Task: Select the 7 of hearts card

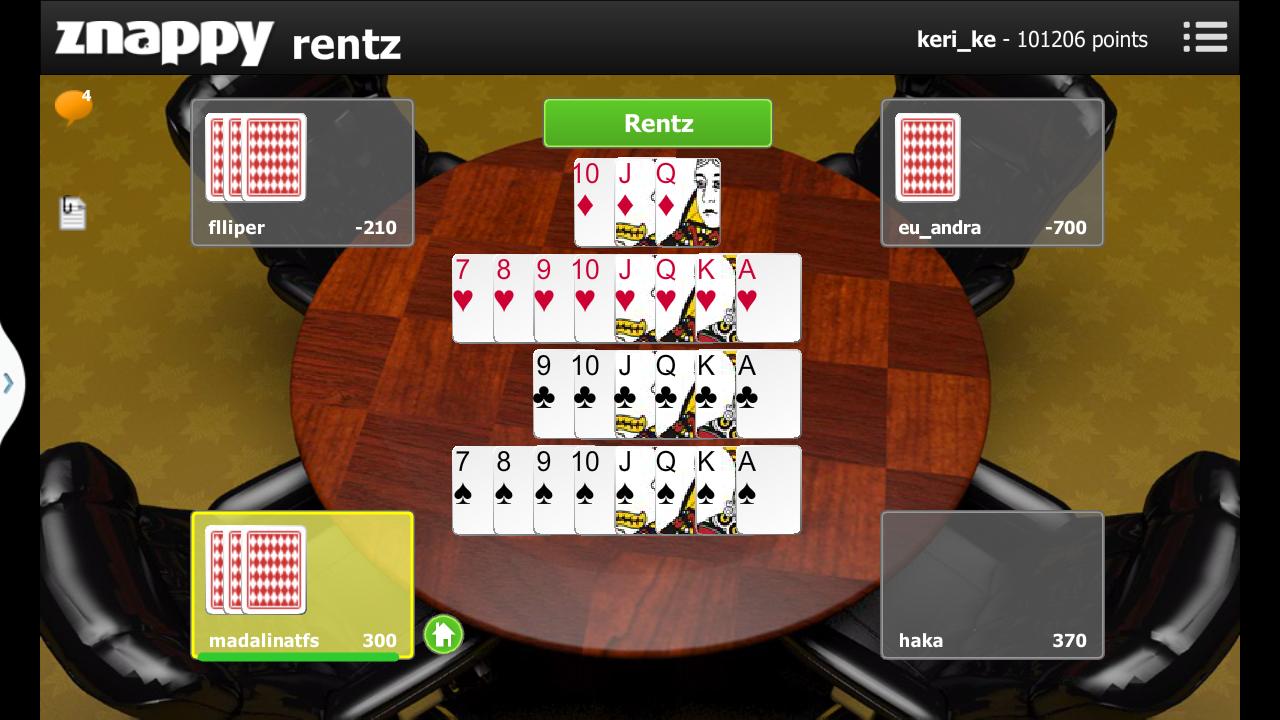Action: point(471,298)
